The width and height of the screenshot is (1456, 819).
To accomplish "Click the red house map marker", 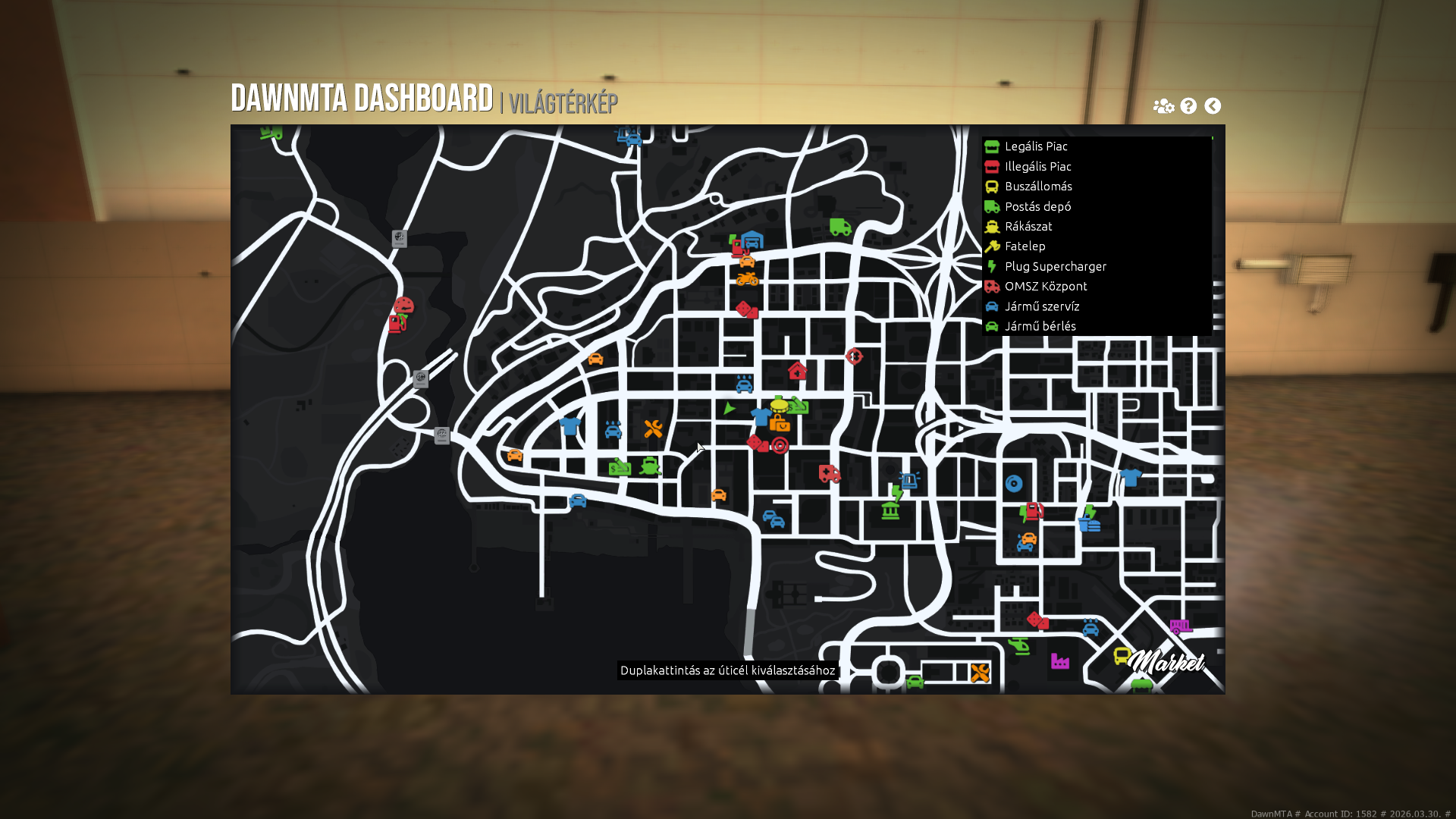I will [x=797, y=371].
